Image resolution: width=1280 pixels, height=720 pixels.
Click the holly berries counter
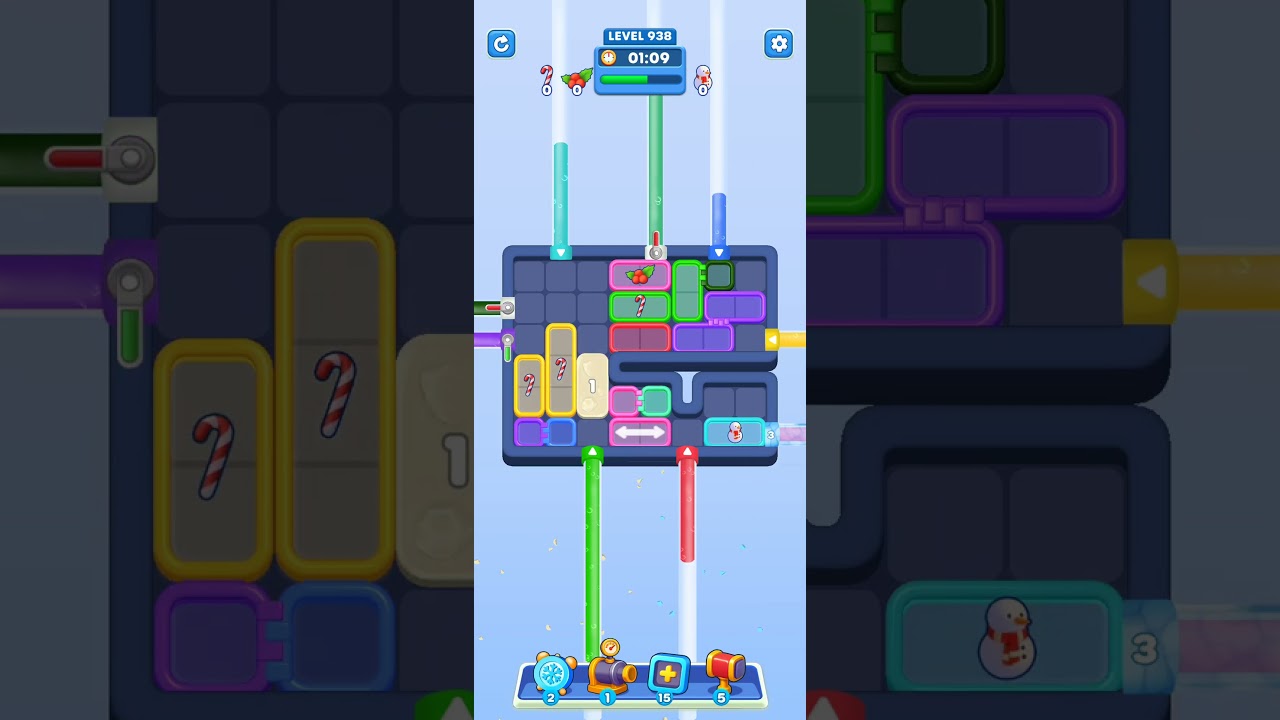576,80
